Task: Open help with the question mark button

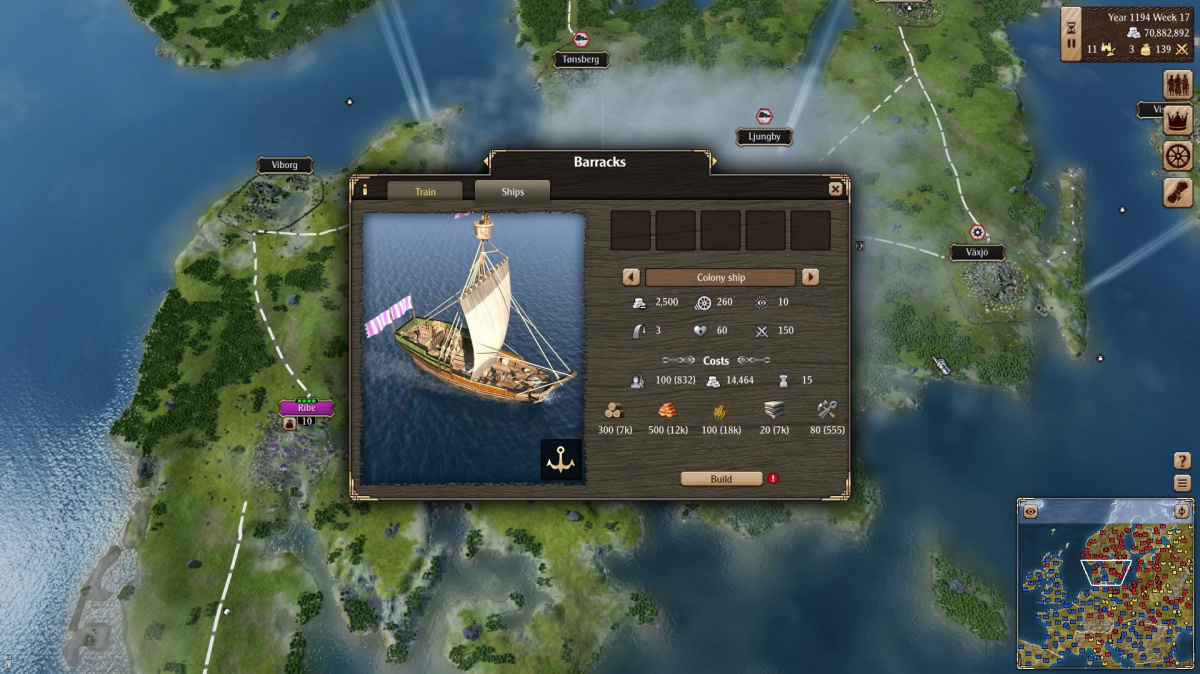Action: (x=1182, y=461)
